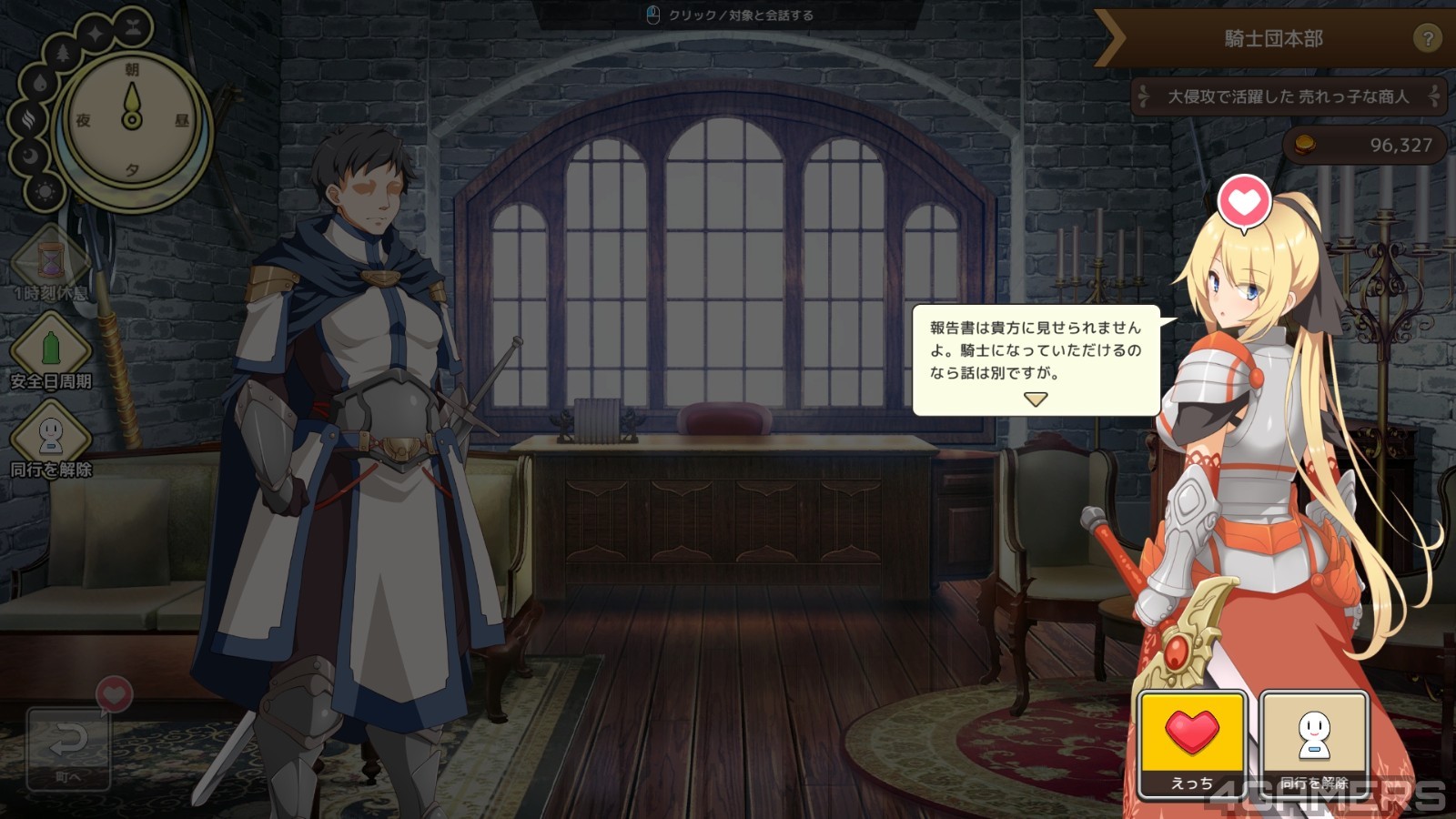Select the sun icon below the clock ring
Image resolution: width=1456 pixels, height=819 pixels.
(45, 192)
